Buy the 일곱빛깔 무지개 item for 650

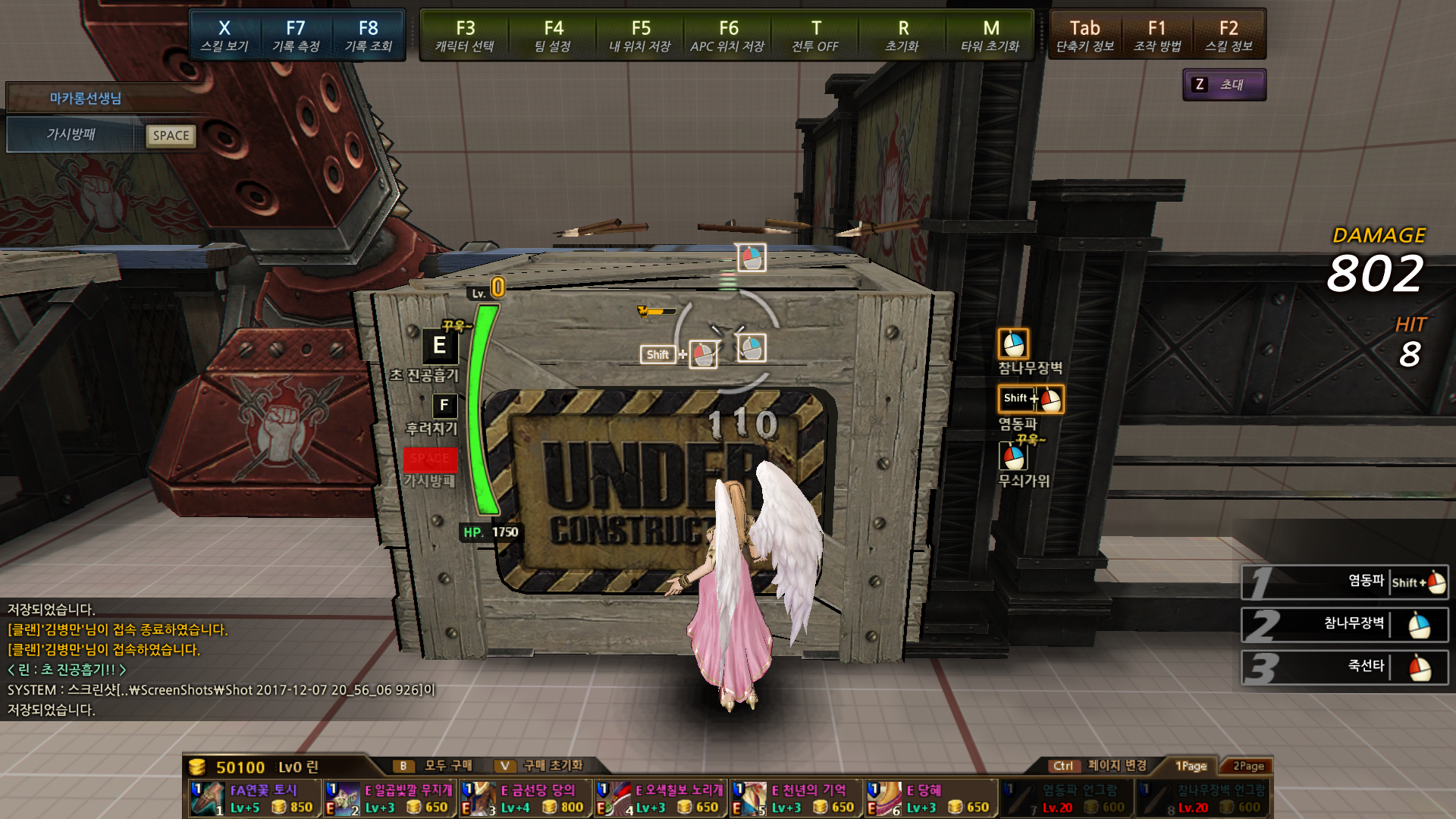coord(389,799)
